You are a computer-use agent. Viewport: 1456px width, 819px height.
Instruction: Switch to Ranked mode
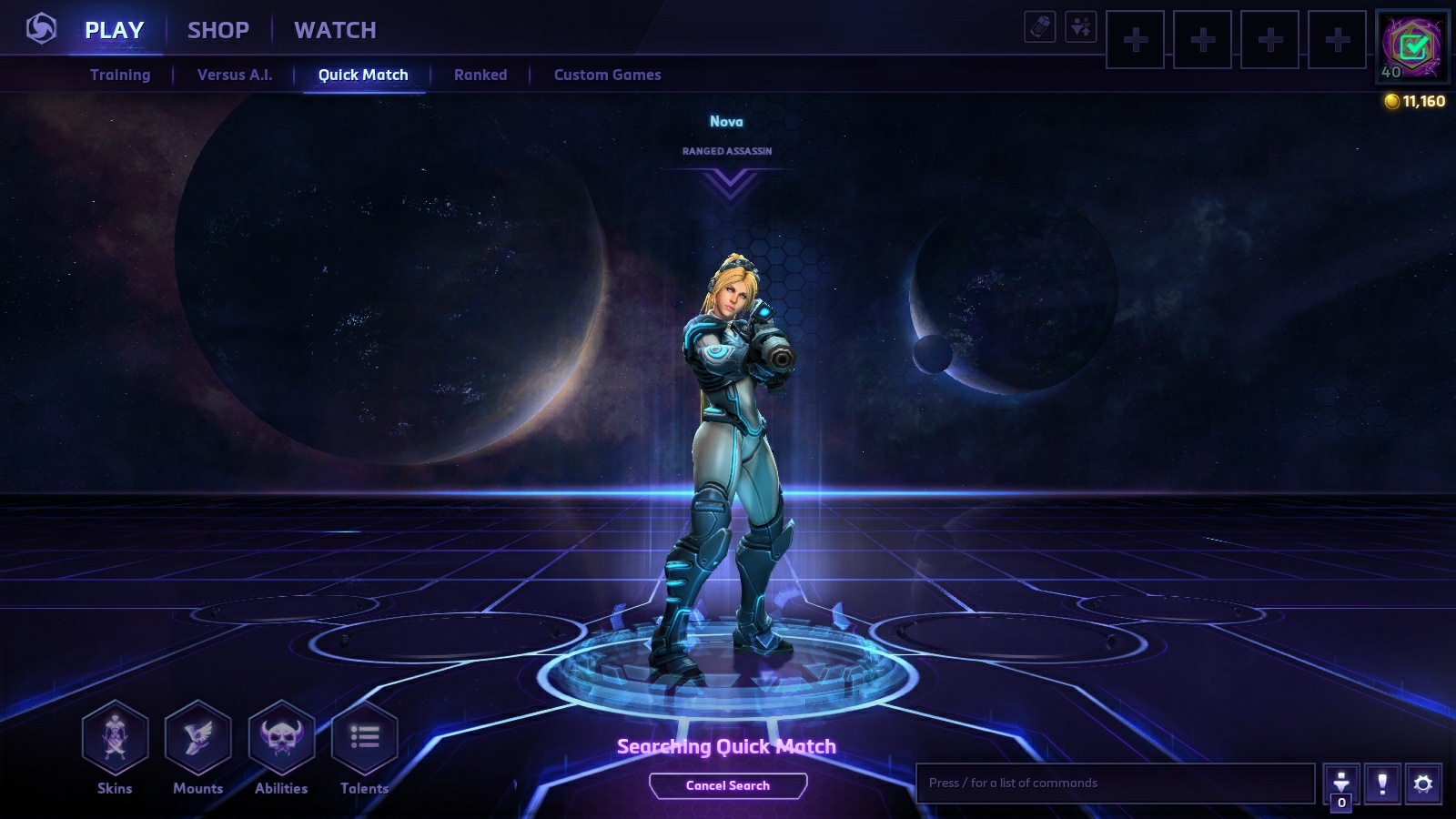480,75
